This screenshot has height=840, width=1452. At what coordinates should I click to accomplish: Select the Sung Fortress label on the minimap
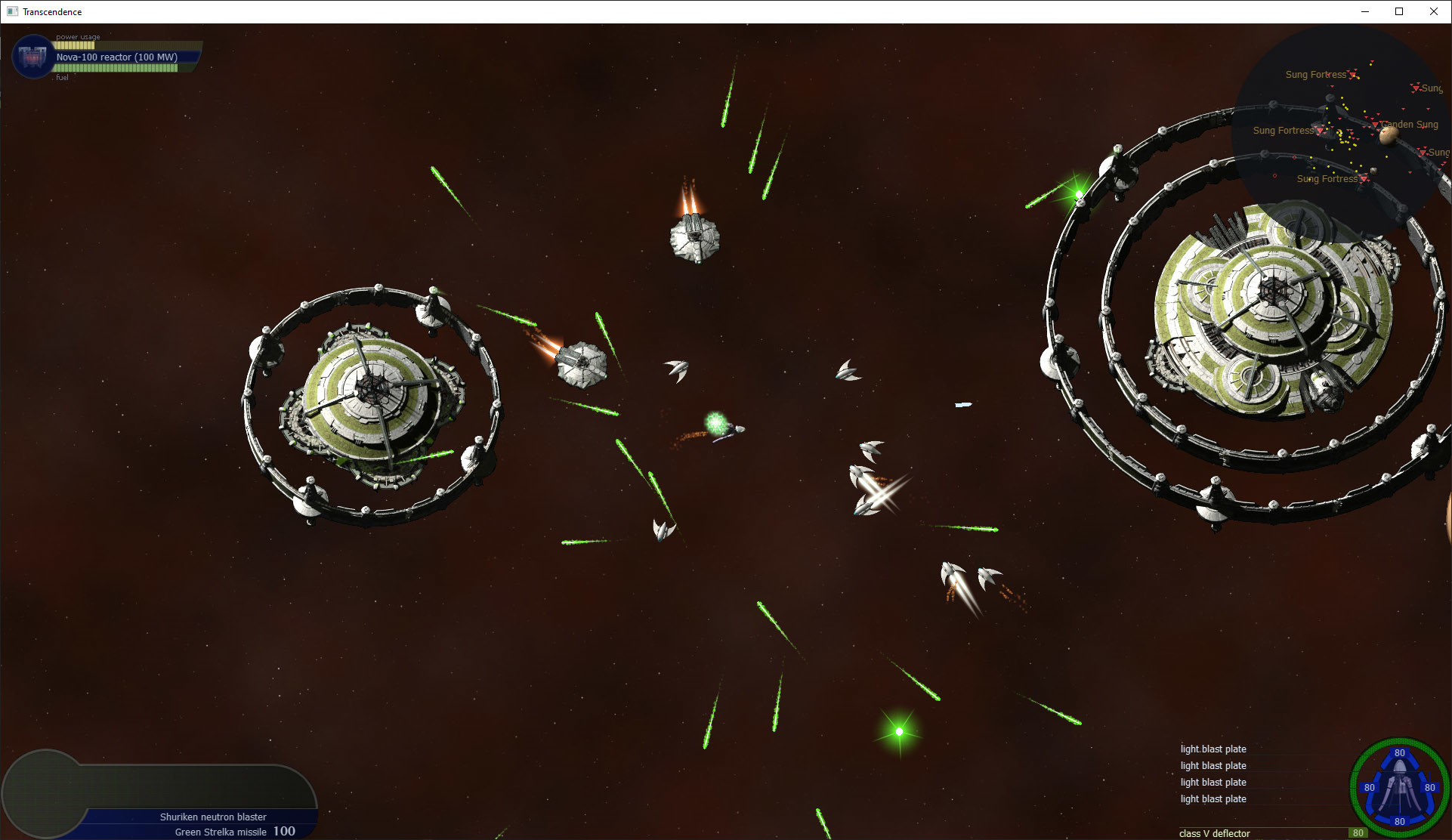point(1318,74)
